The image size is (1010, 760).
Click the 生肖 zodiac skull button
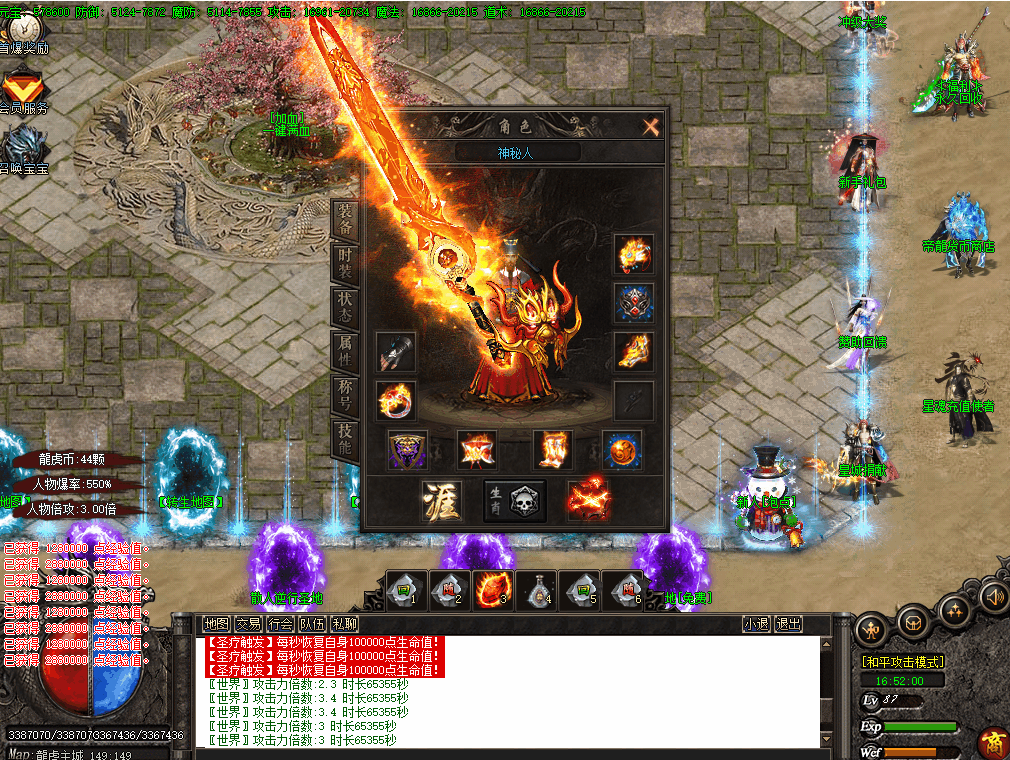pos(515,500)
